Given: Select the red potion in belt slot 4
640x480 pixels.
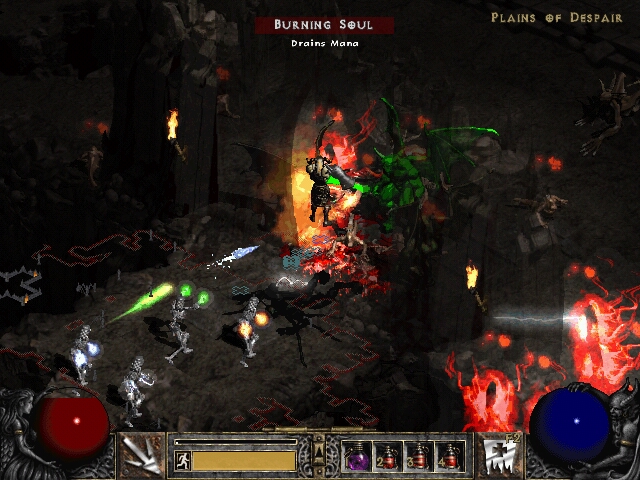Looking at the screenshot, I should coord(448,456).
